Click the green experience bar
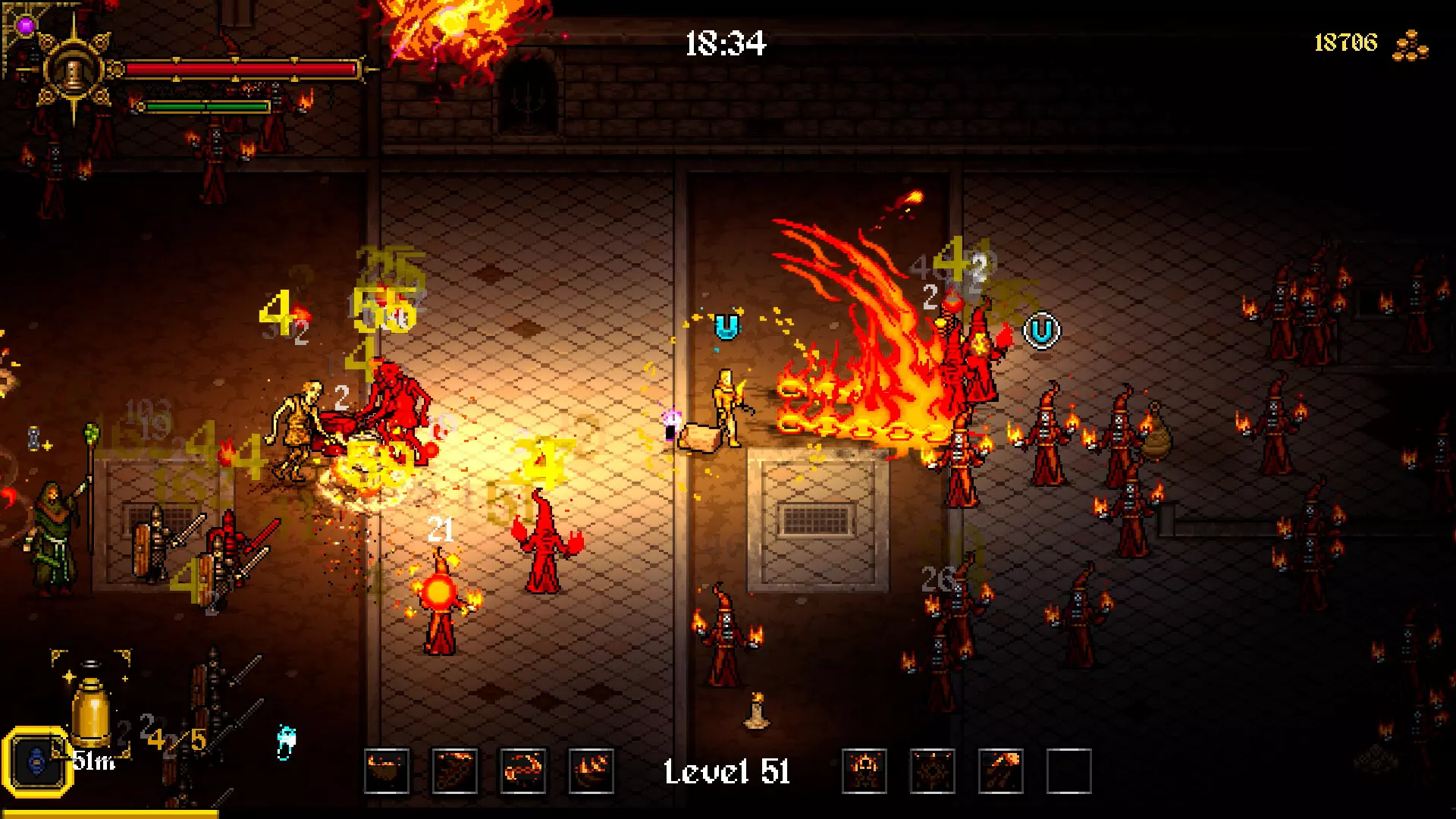The width and height of the screenshot is (1456, 819). coord(205,106)
